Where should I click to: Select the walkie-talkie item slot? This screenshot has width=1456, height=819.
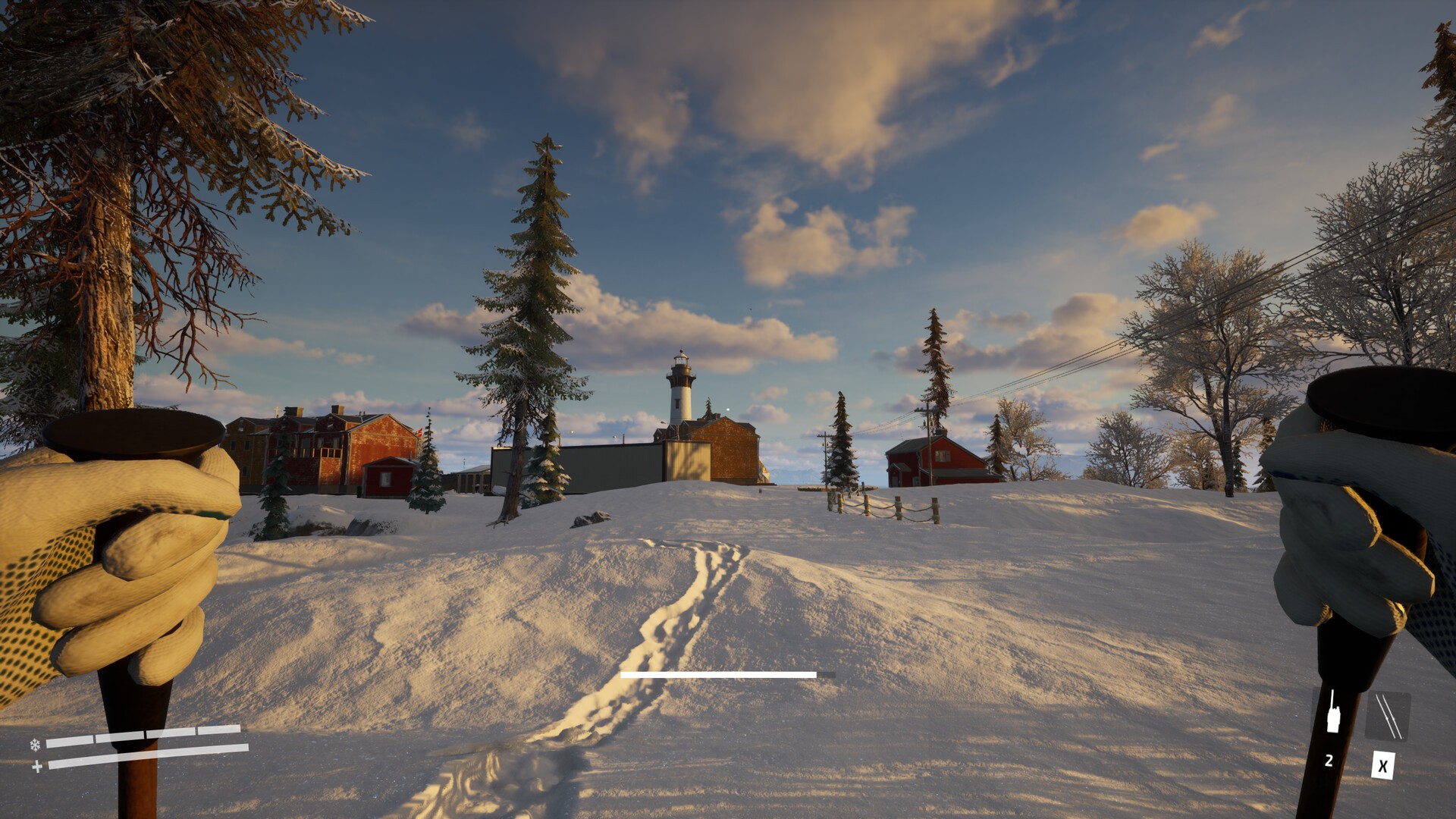point(1332,714)
